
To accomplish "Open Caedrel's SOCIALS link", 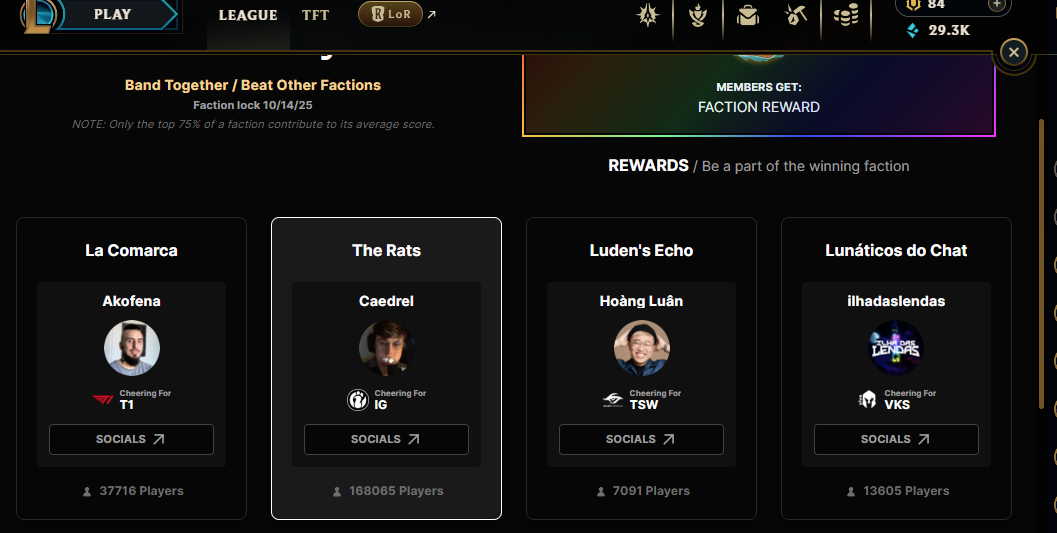I will [x=386, y=439].
